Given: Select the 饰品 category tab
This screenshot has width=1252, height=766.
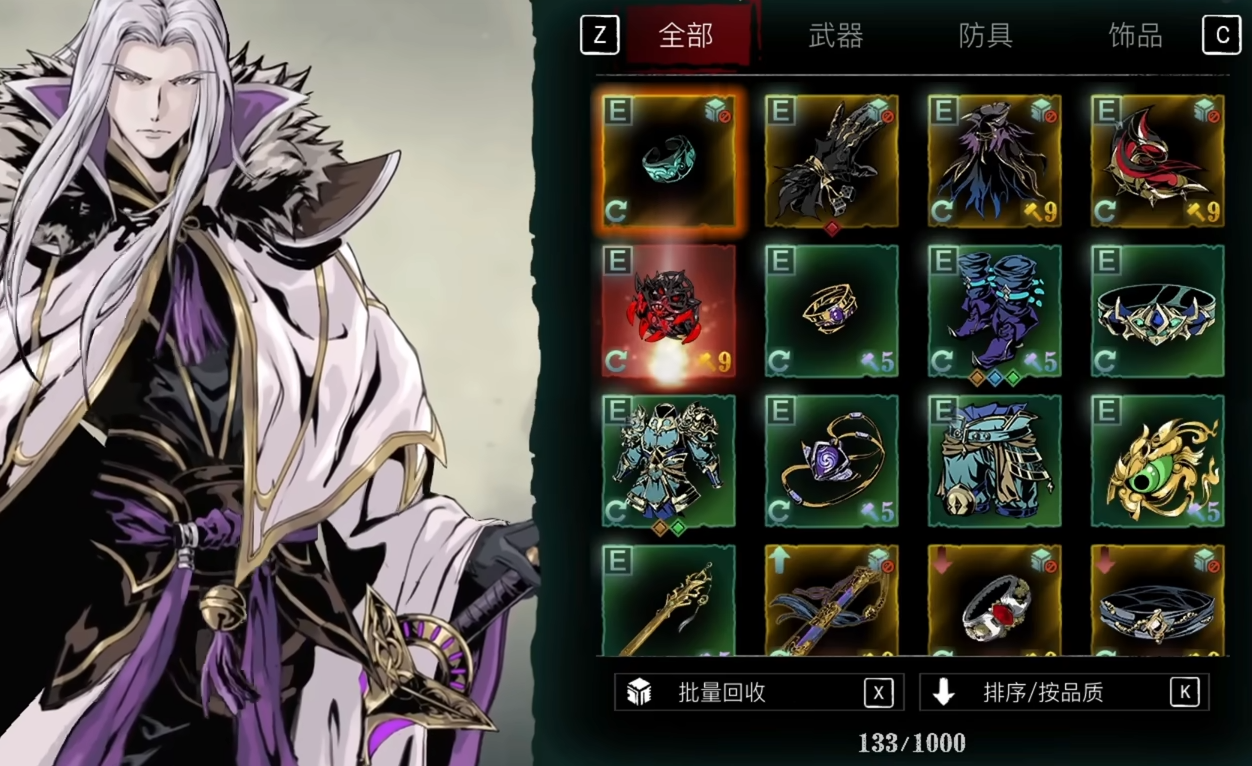Looking at the screenshot, I should point(1135,37).
